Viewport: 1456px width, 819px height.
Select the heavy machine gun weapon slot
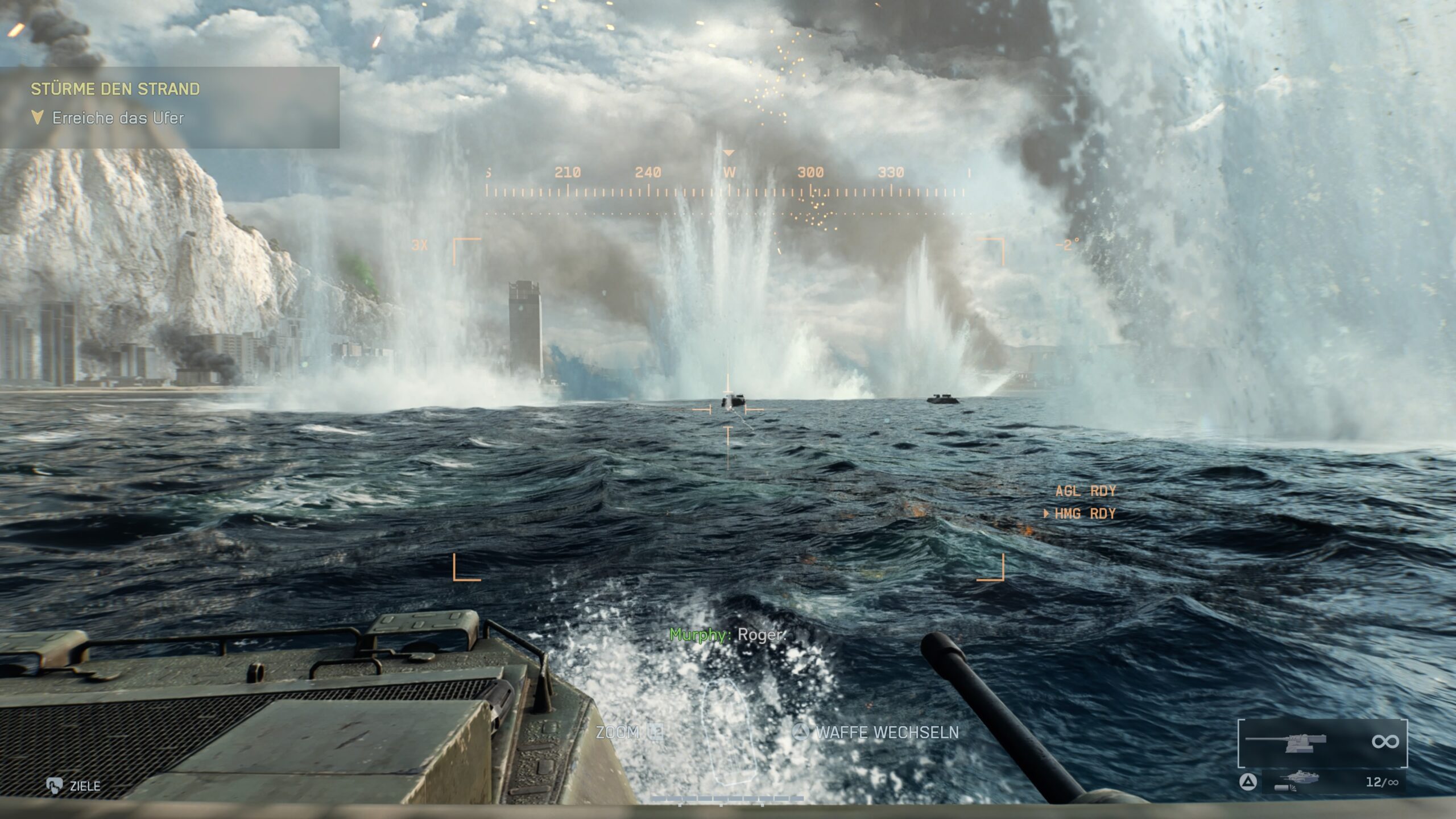(x=1322, y=743)
